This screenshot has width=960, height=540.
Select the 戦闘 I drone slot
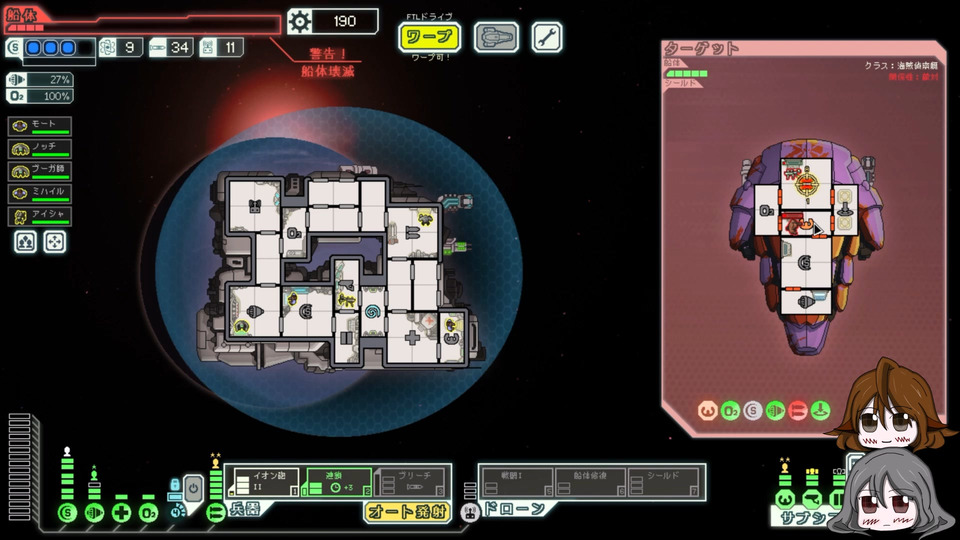click(515, 481)
